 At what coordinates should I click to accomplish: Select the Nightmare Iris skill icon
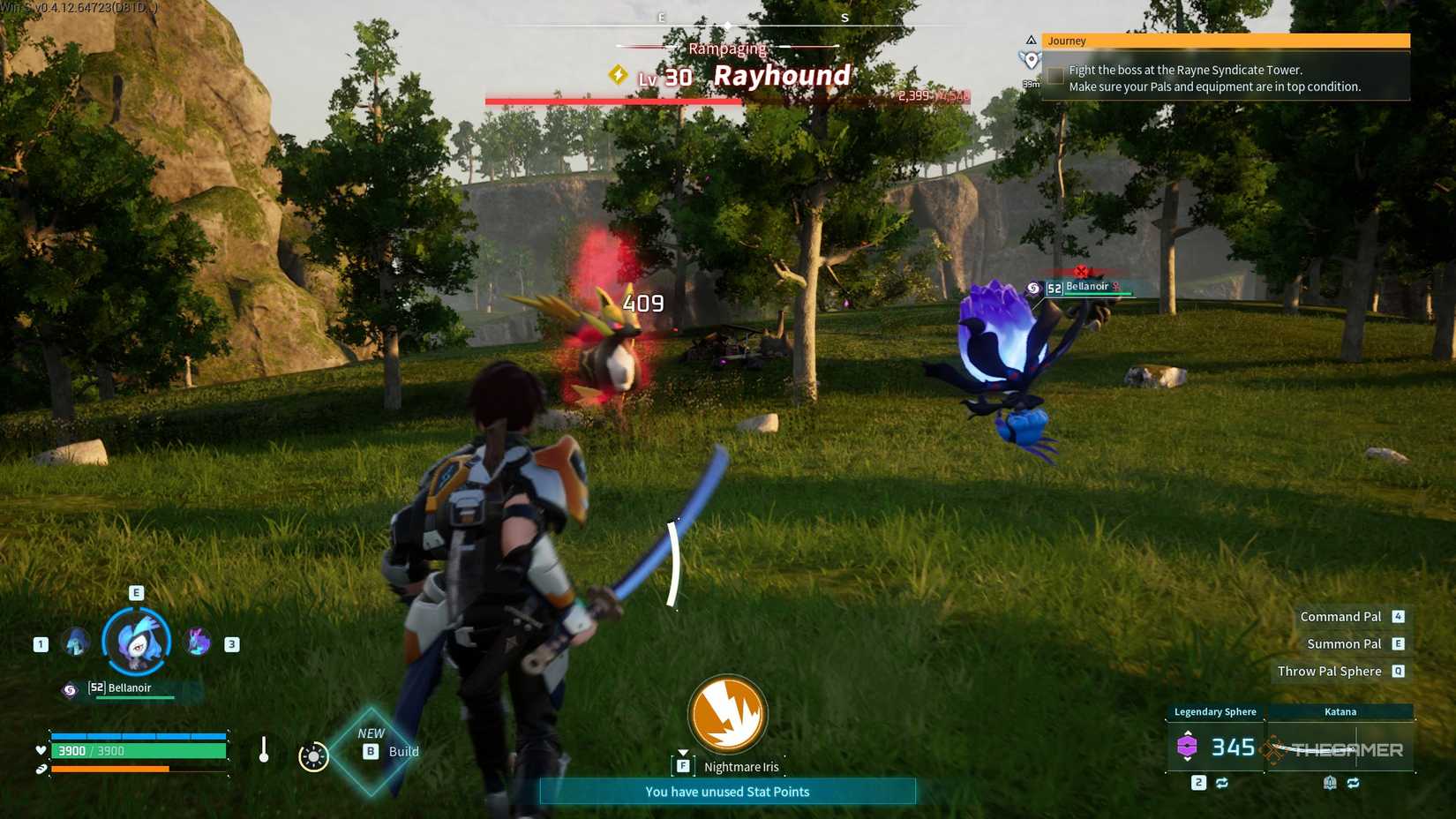click(727, 717)
